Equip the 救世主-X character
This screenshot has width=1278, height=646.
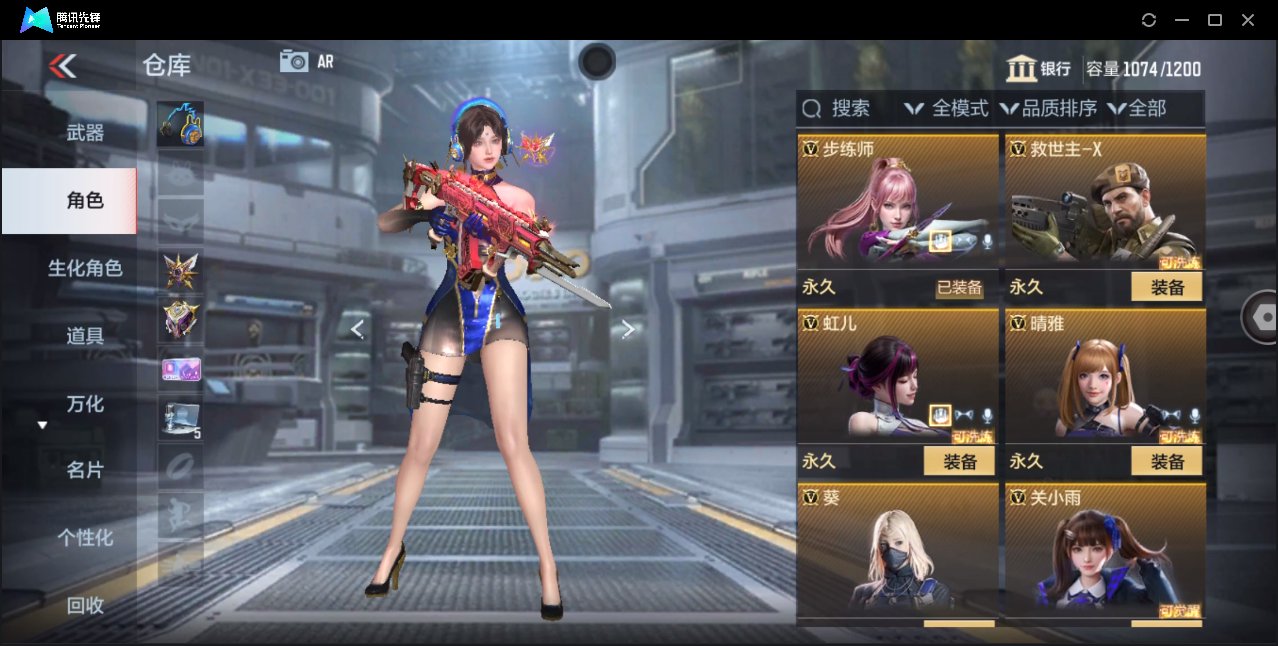(1166, 287)
